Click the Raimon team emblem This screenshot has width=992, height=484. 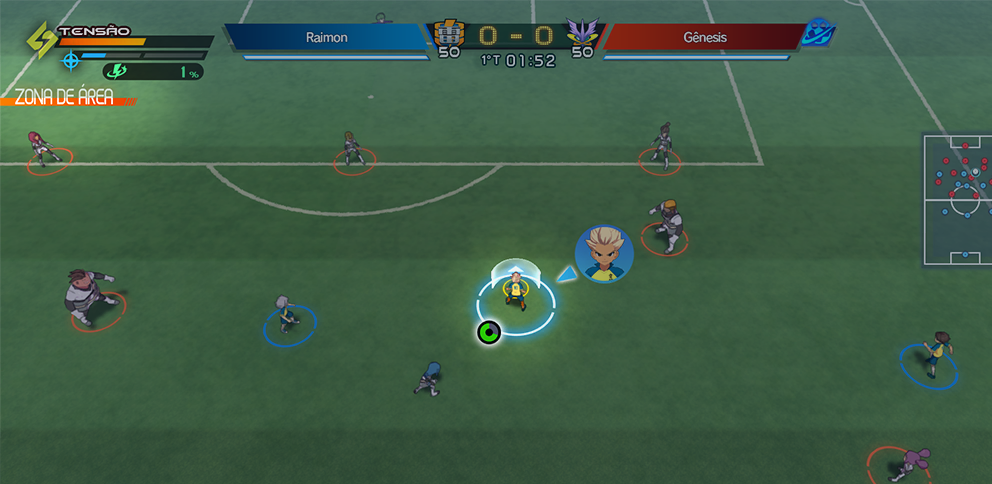coord(448,33)
